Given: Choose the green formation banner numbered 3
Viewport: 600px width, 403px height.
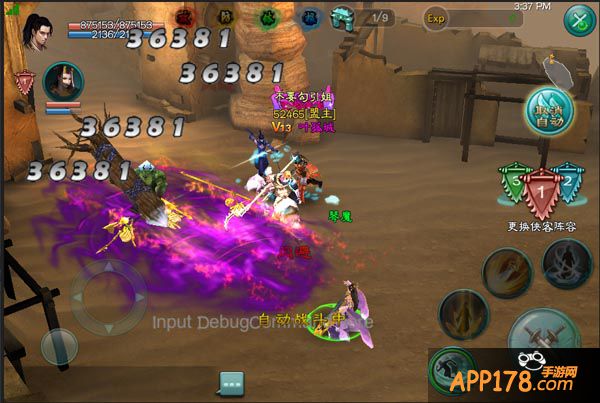Looking at the screenshot, I should coord(513,184).
